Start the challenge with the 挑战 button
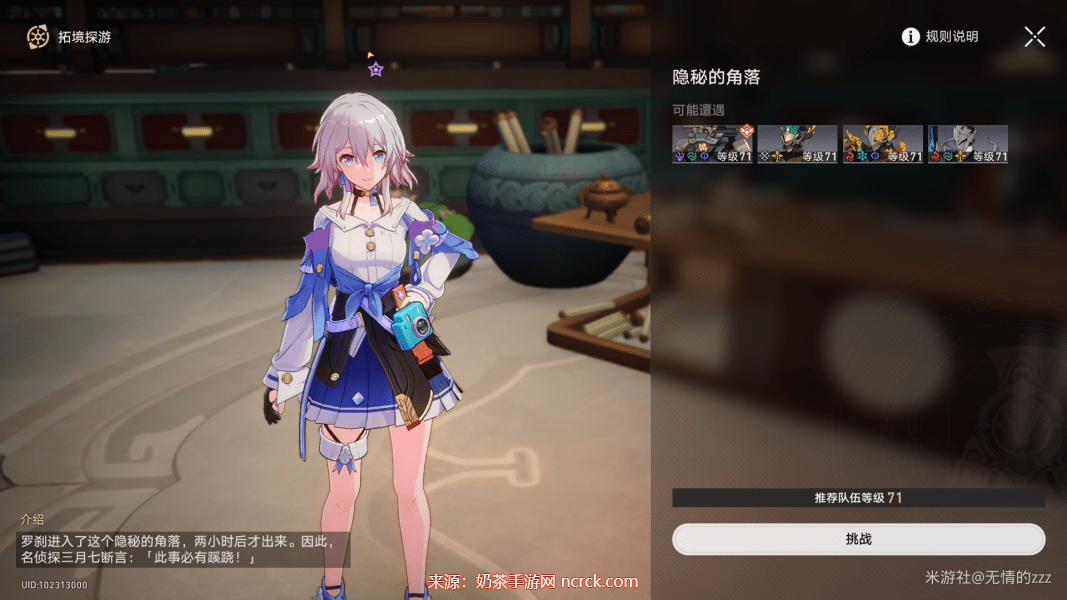The image size is (1067, 600). point(858,539)
